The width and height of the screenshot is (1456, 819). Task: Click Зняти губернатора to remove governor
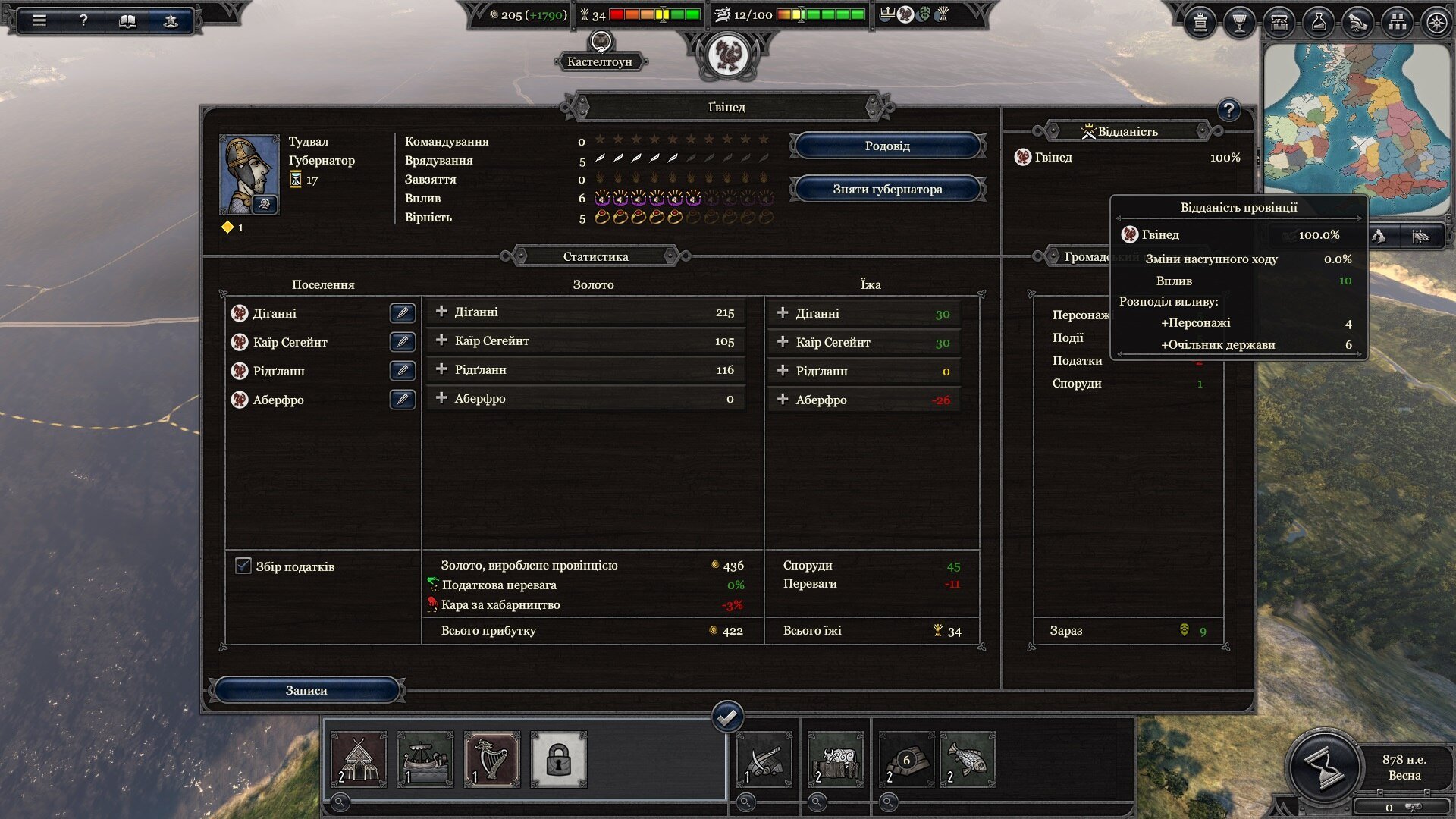click(x=886, y=190)
